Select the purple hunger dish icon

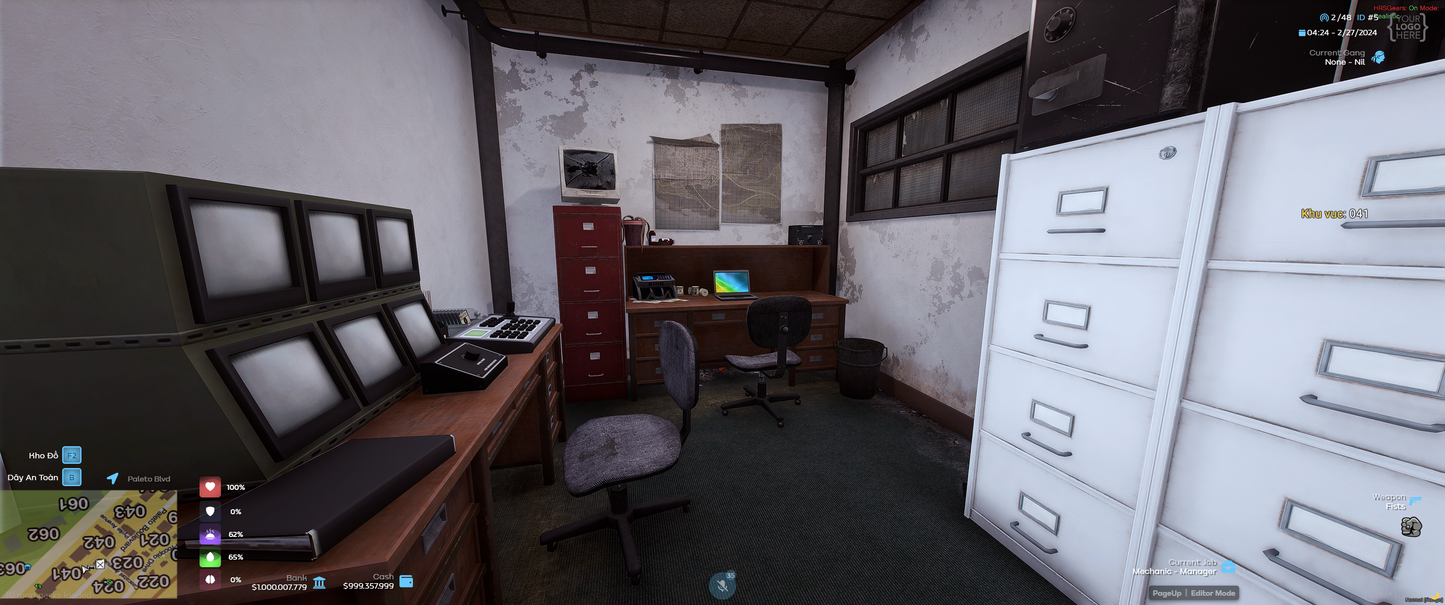[x=210, y=535]
